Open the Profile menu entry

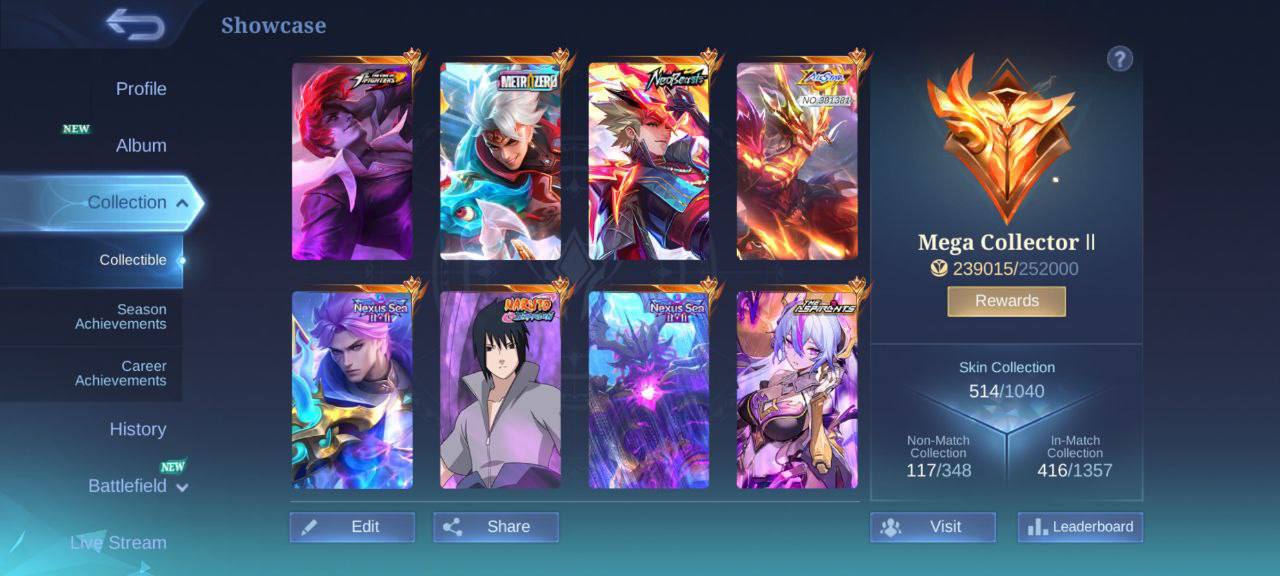141,89
